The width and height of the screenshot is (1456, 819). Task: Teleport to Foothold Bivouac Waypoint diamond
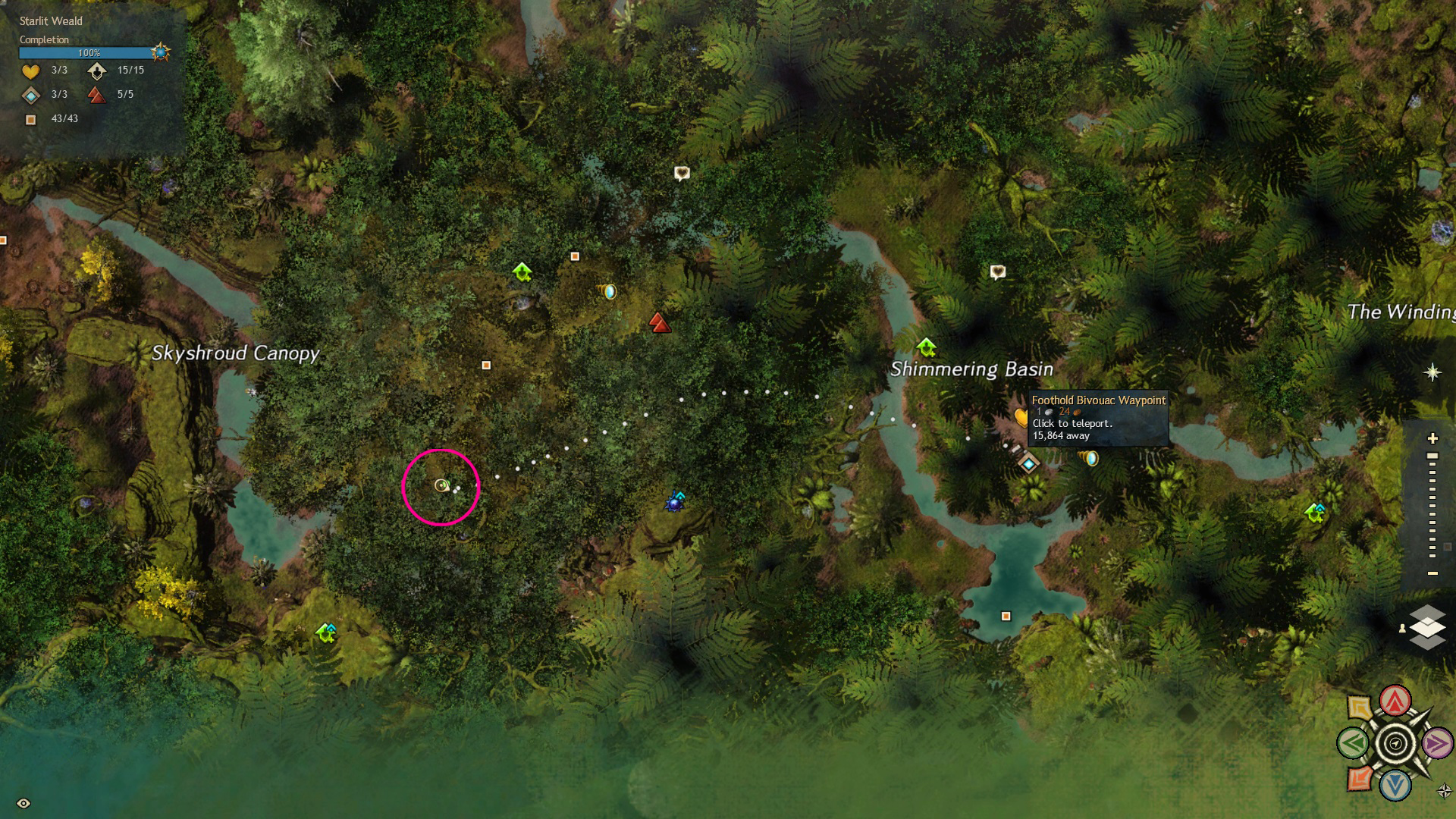pyautogui.click(x=1028, y=463)
